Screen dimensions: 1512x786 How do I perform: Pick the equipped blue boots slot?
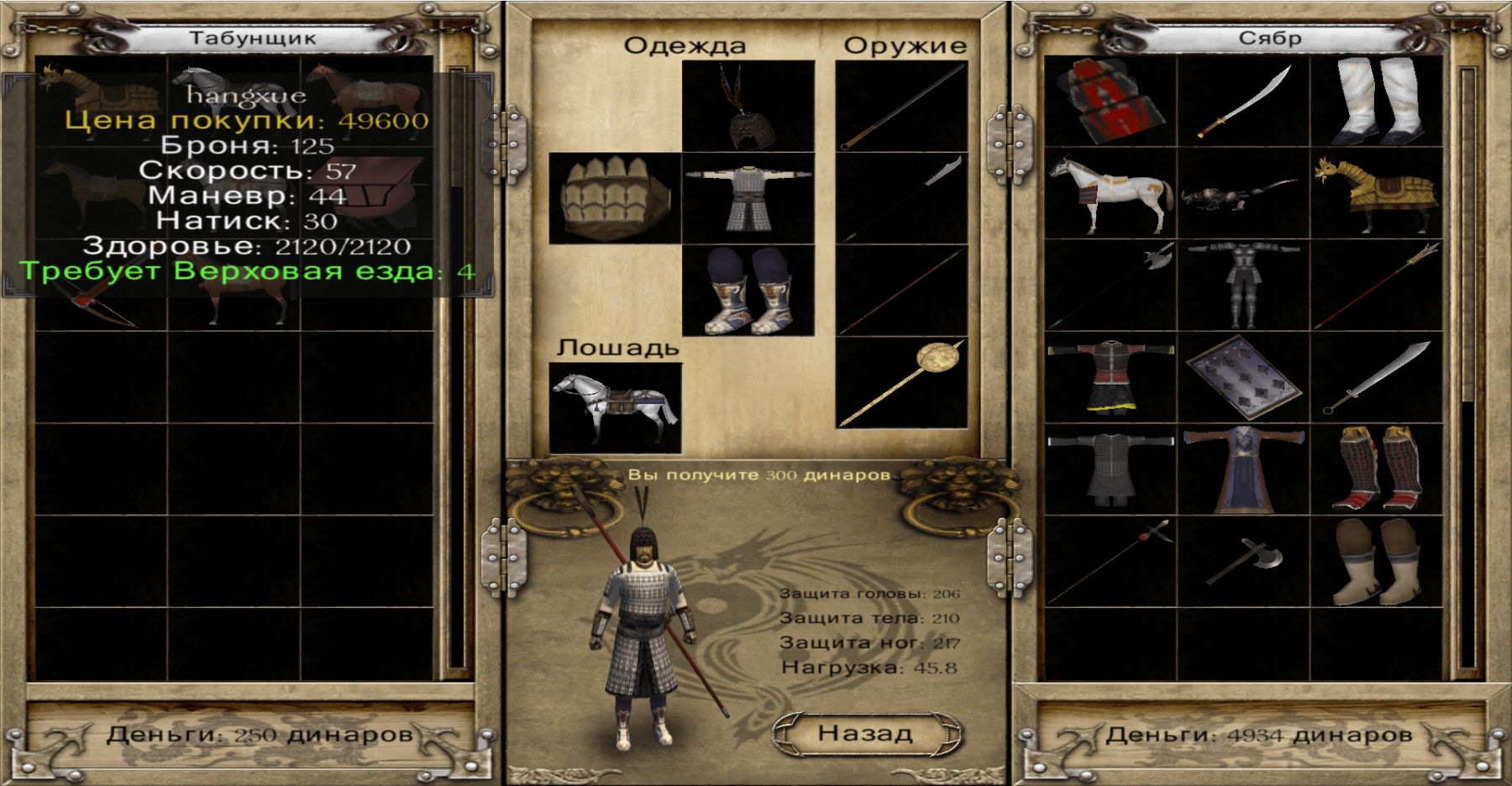748,291
